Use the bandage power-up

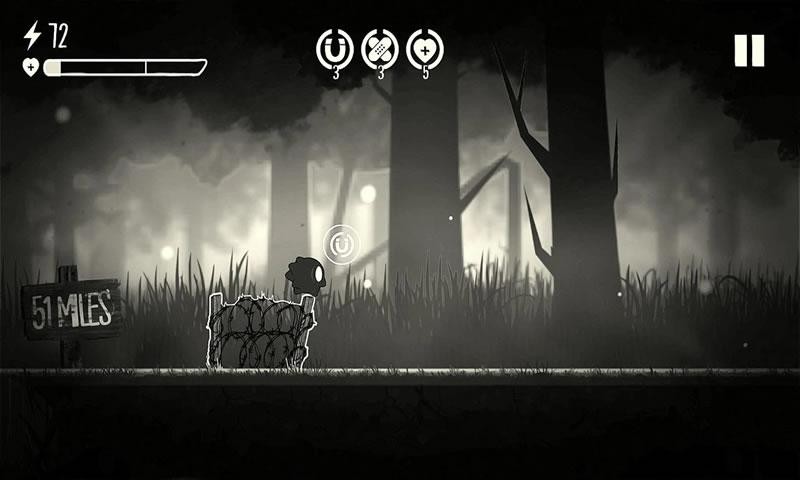380,47
